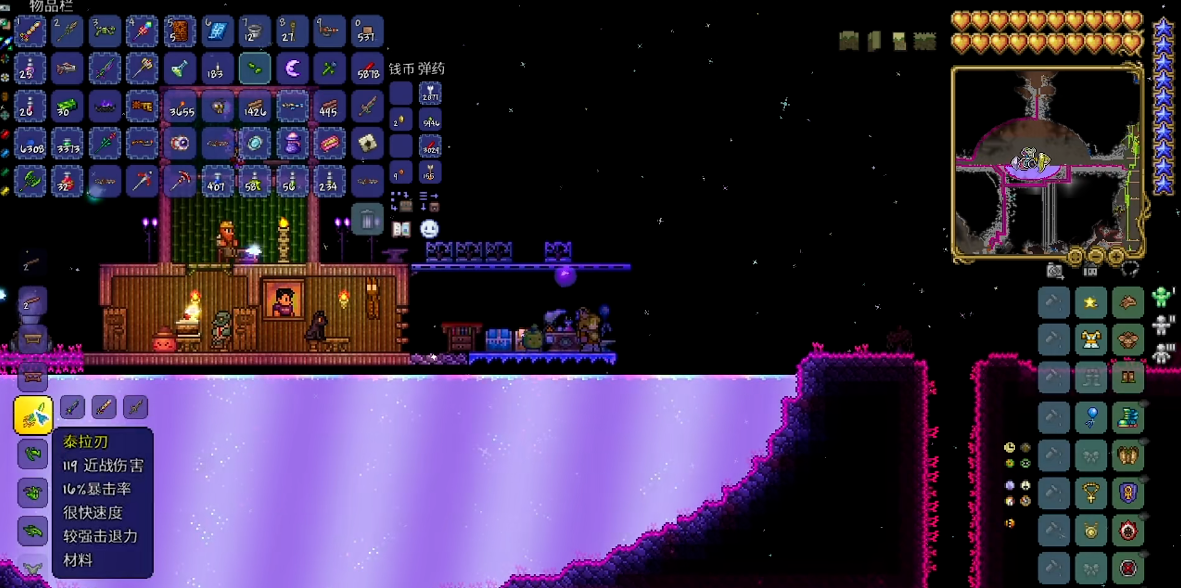Pick the green potion flask slot

180,69
